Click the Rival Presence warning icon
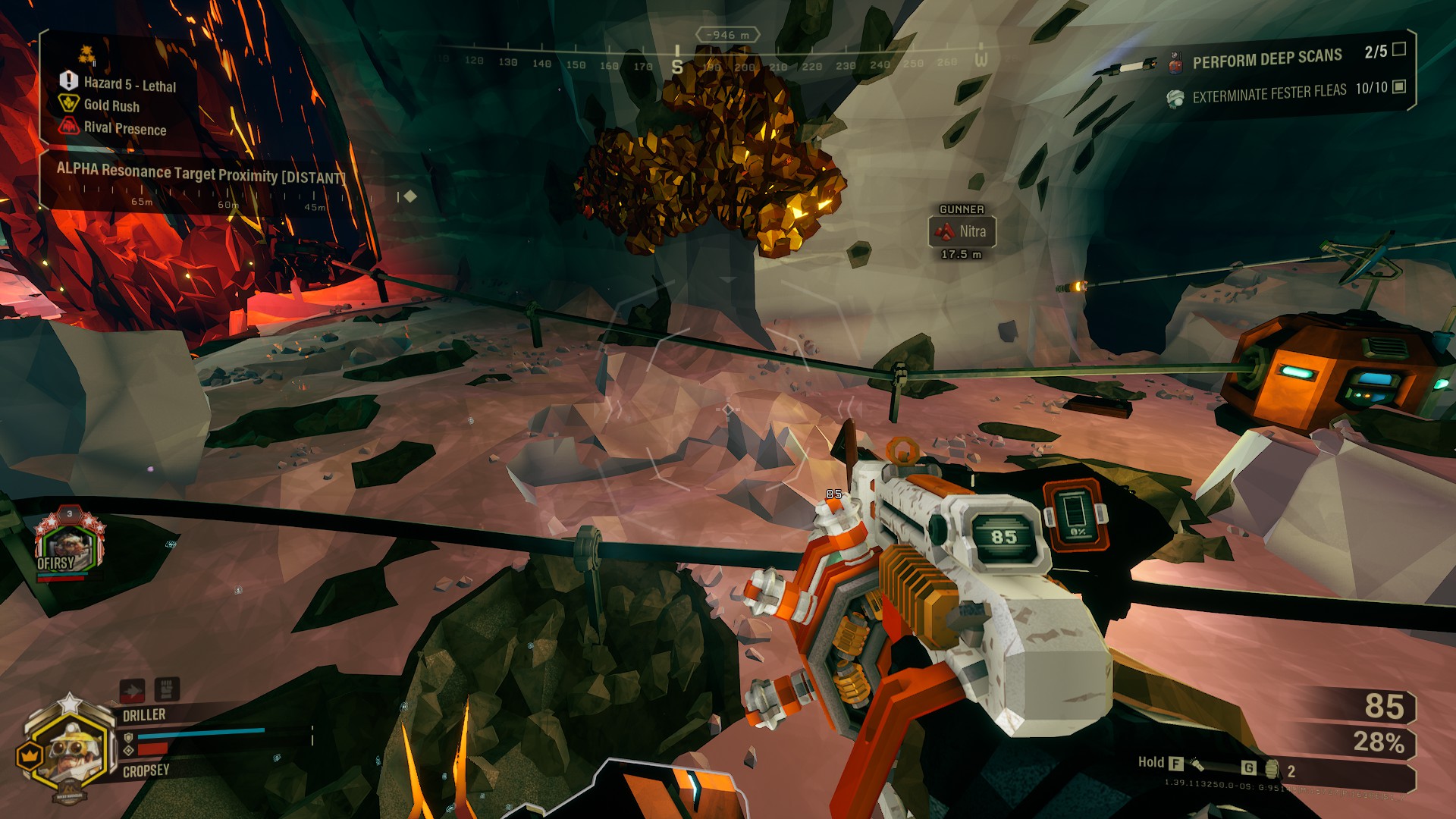Image resolution: width=1456 pixels, height=819 pixels. coord(69,126)
